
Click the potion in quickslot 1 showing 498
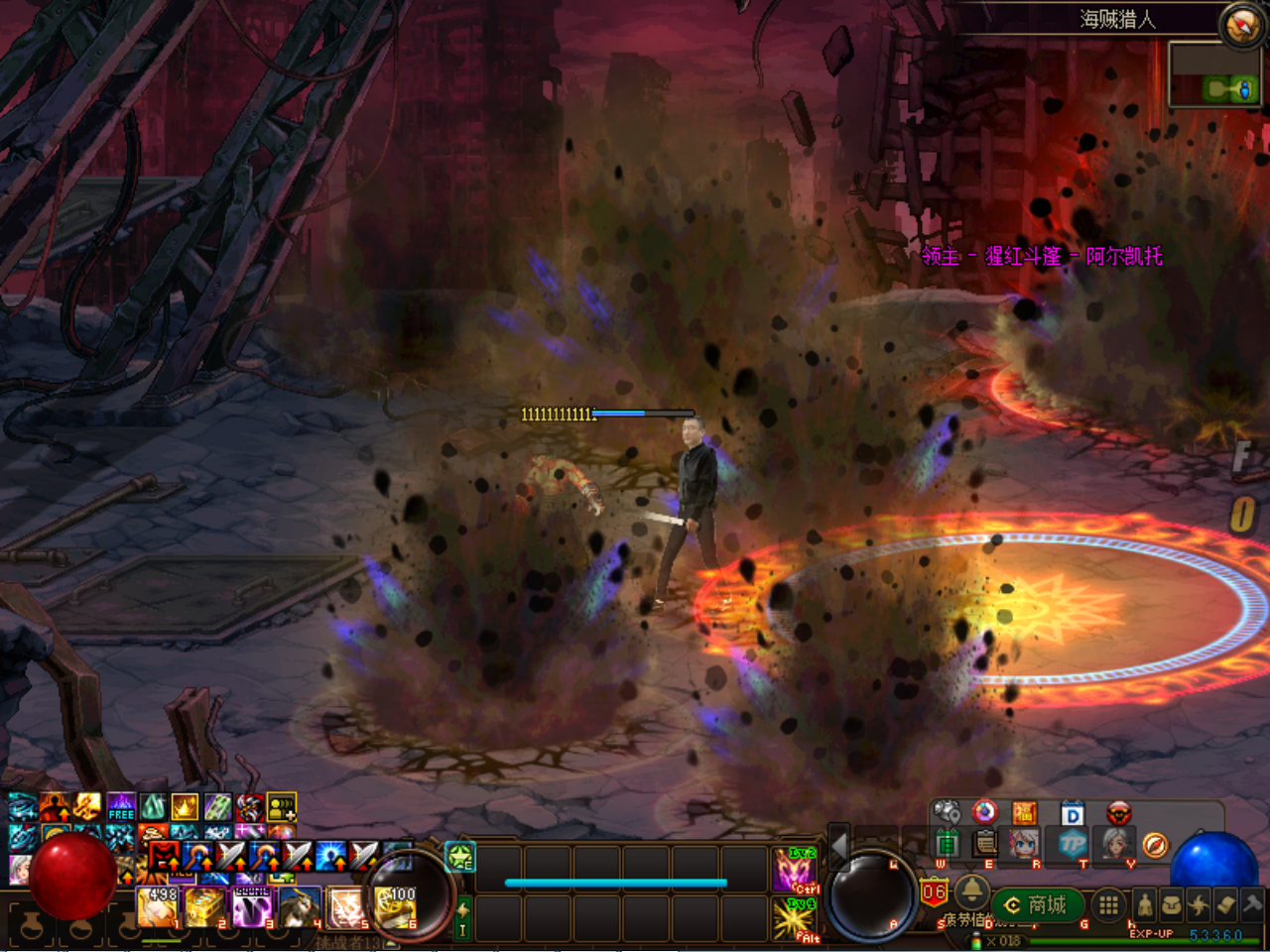[159, 908]
